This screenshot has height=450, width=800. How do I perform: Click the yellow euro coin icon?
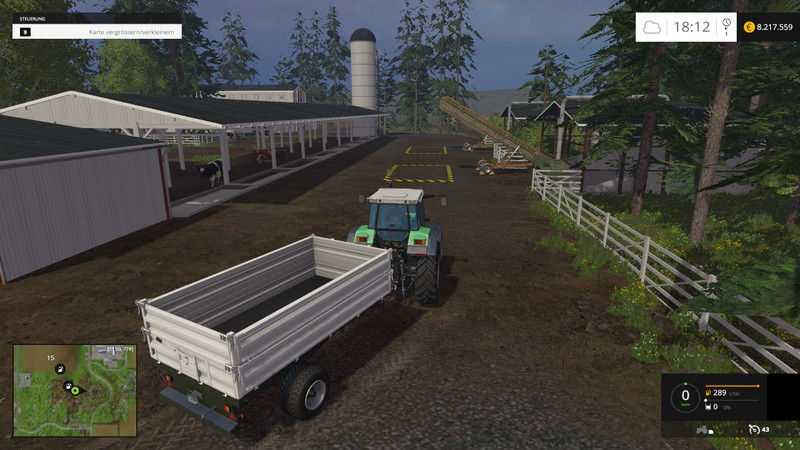tap(750, 27)
